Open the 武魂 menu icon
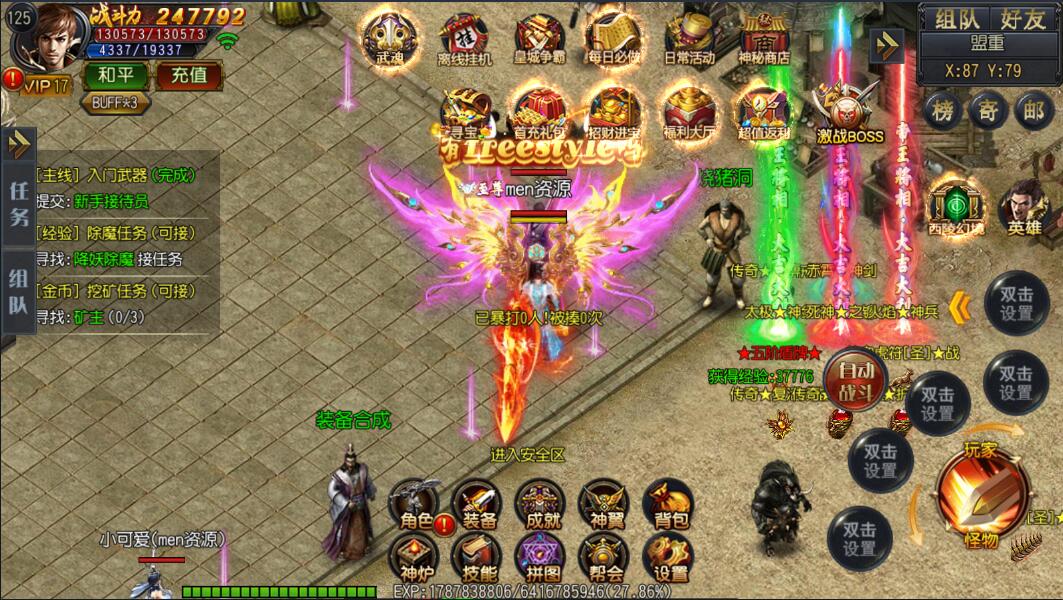 click(x=389, y=38)
